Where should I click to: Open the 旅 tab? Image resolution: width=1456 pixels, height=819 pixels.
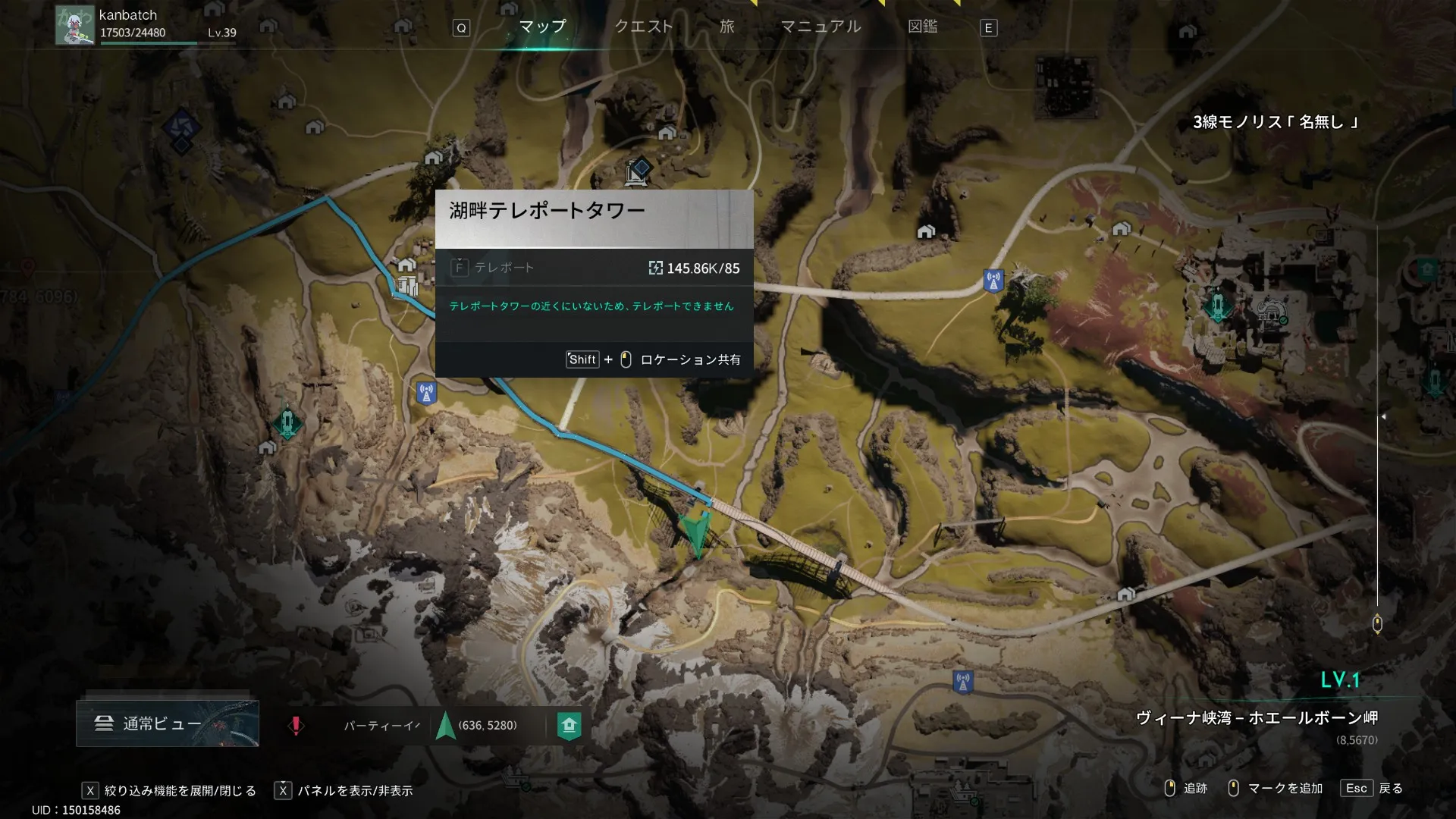point(726,27)
